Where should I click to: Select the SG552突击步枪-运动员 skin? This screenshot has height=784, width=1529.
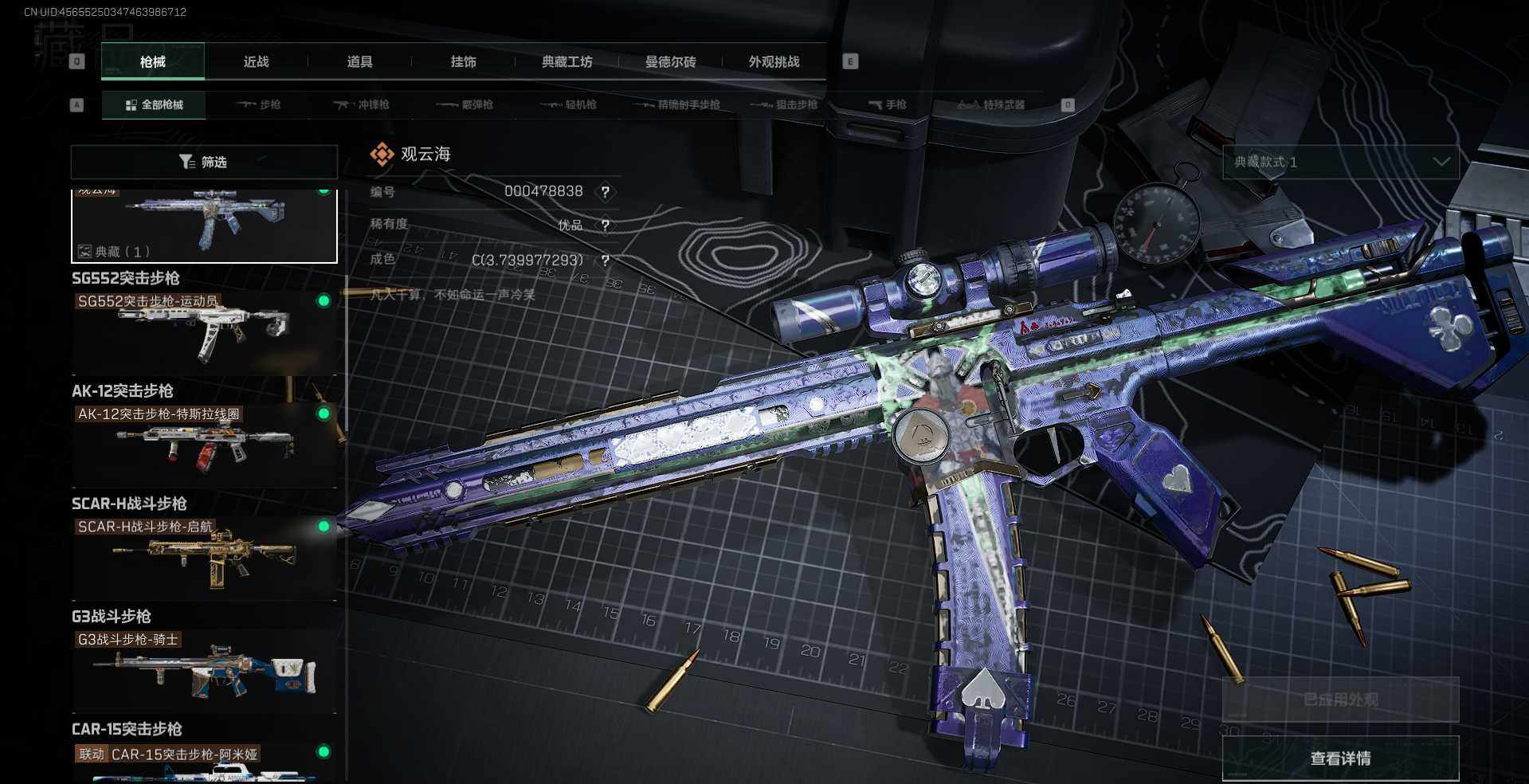204,328
